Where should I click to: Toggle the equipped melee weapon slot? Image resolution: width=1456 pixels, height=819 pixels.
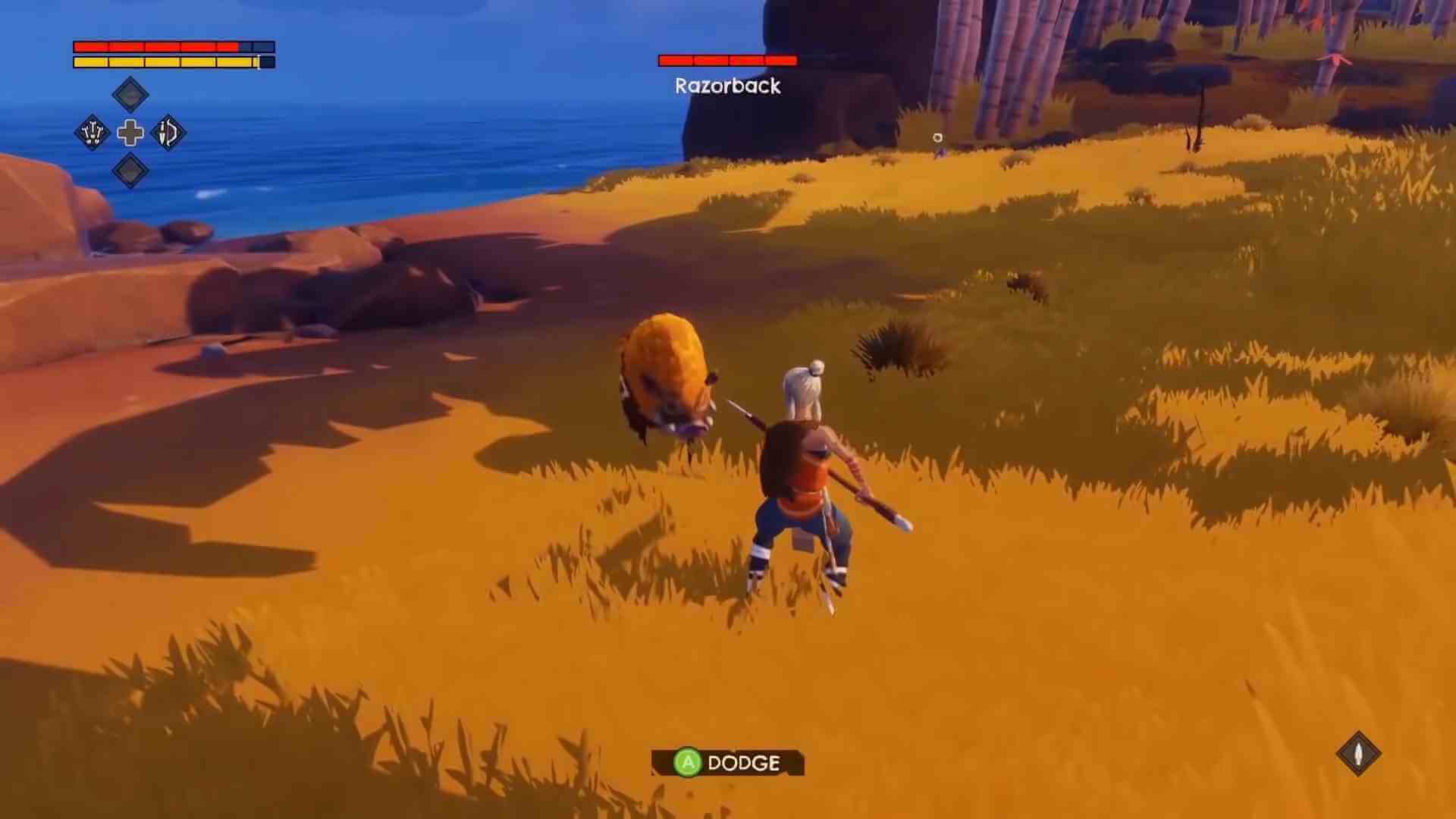(x=93, y=133)
